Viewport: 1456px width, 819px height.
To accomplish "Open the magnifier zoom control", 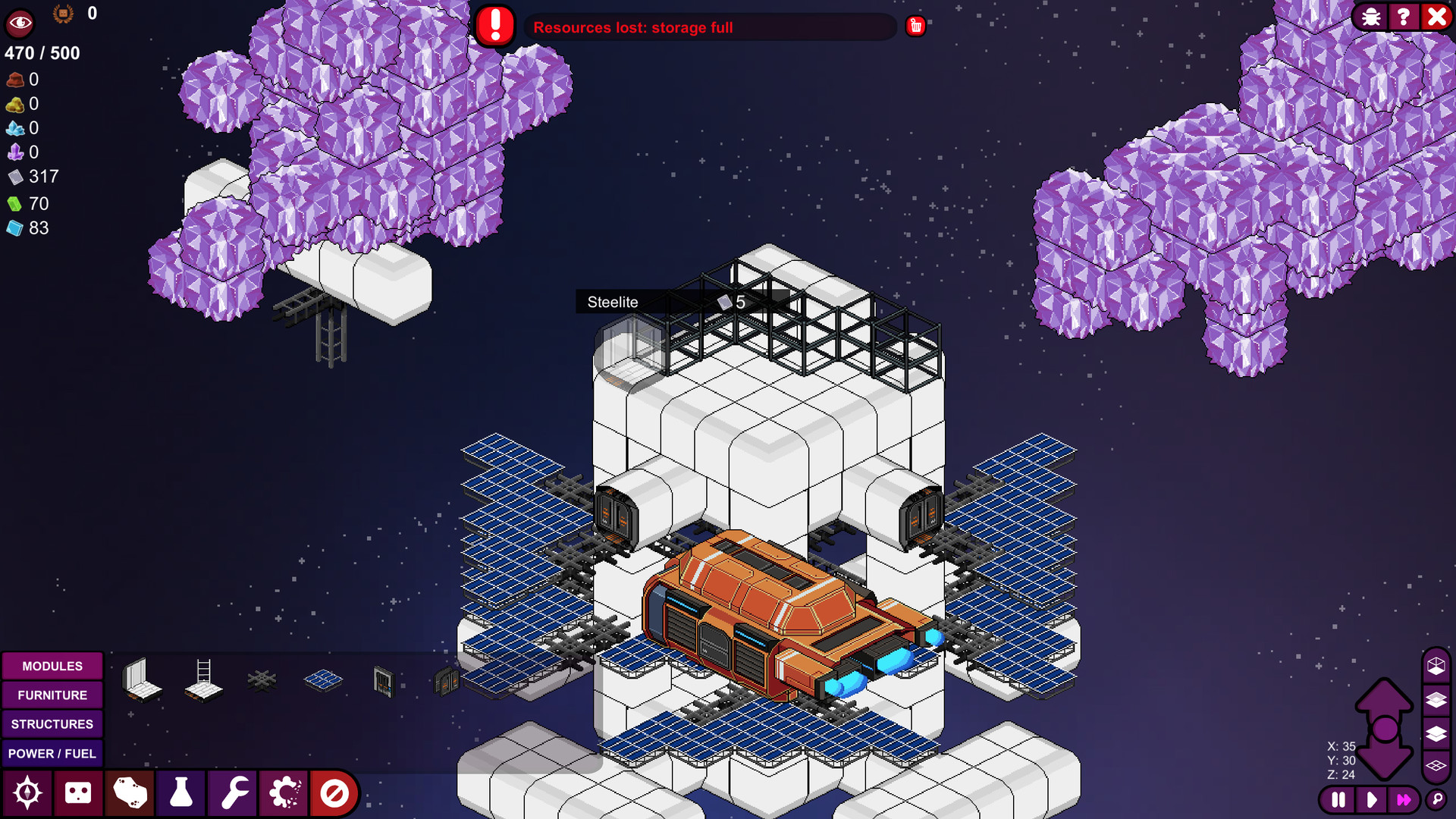I will pyautogui.click(x=1438, y=799).
